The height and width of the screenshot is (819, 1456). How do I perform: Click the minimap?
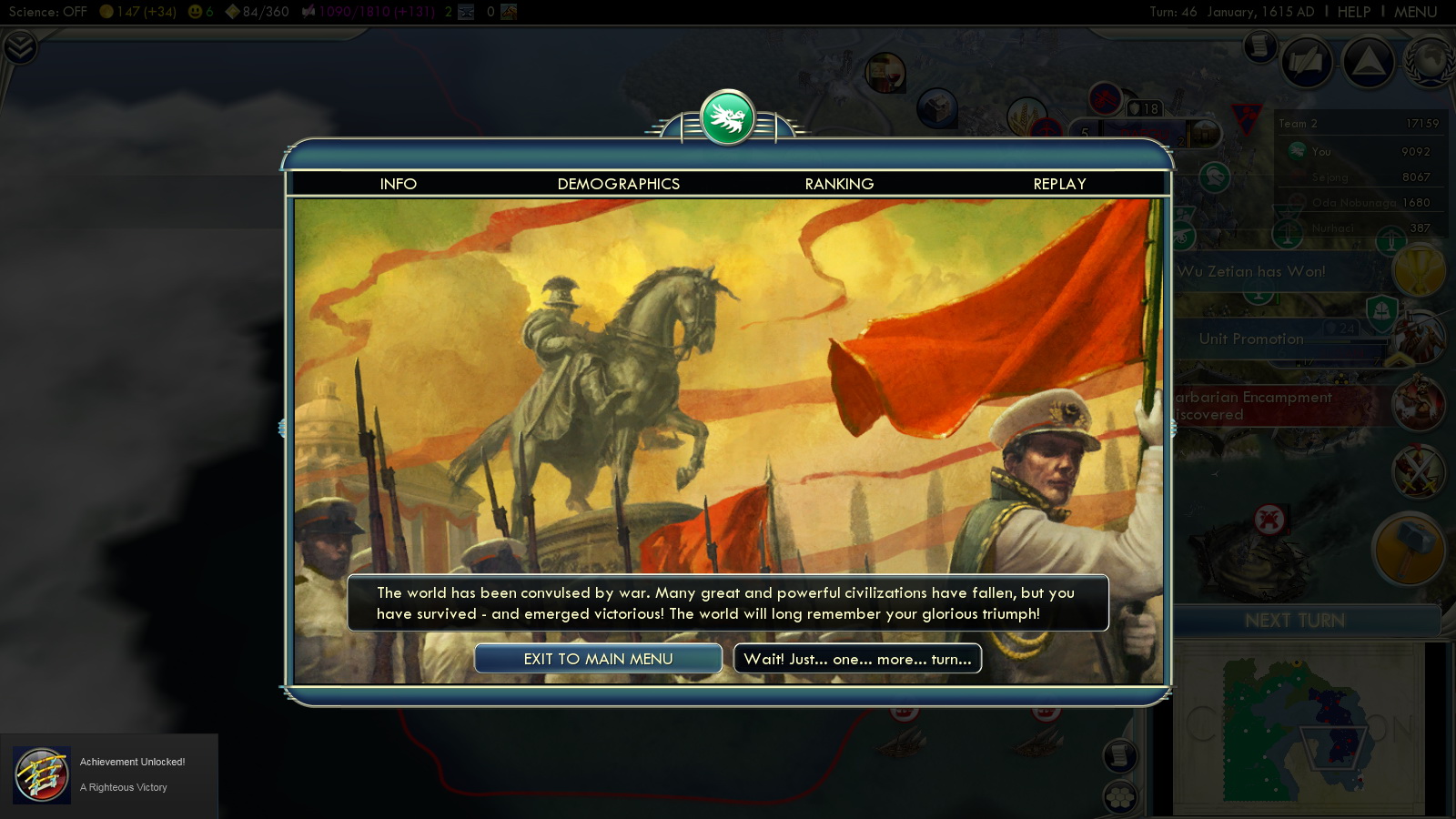pos(1299,728)
